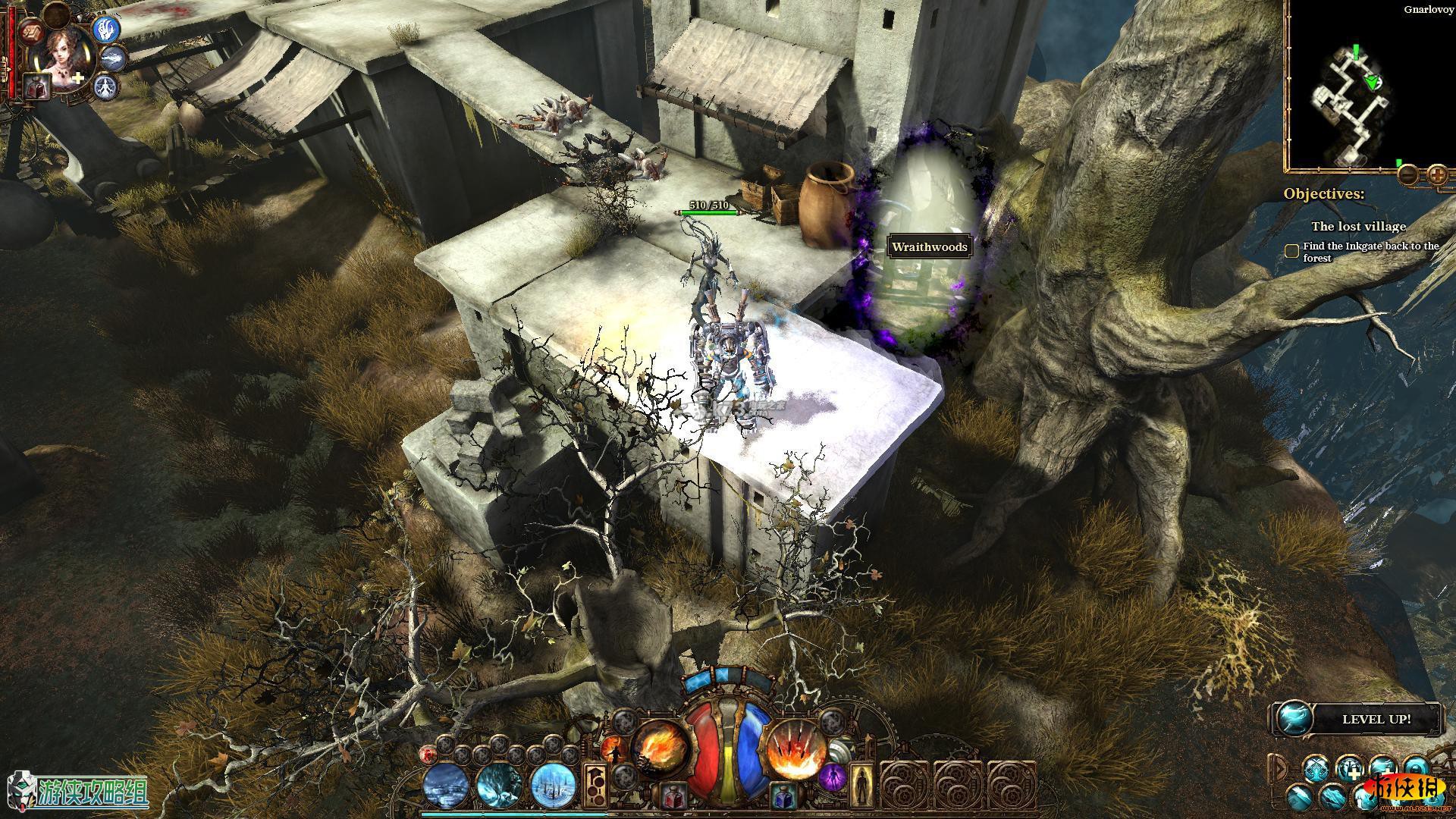Expand the side menu with arrow tab
The image size is (1456, 819).
coord(1280,770)
